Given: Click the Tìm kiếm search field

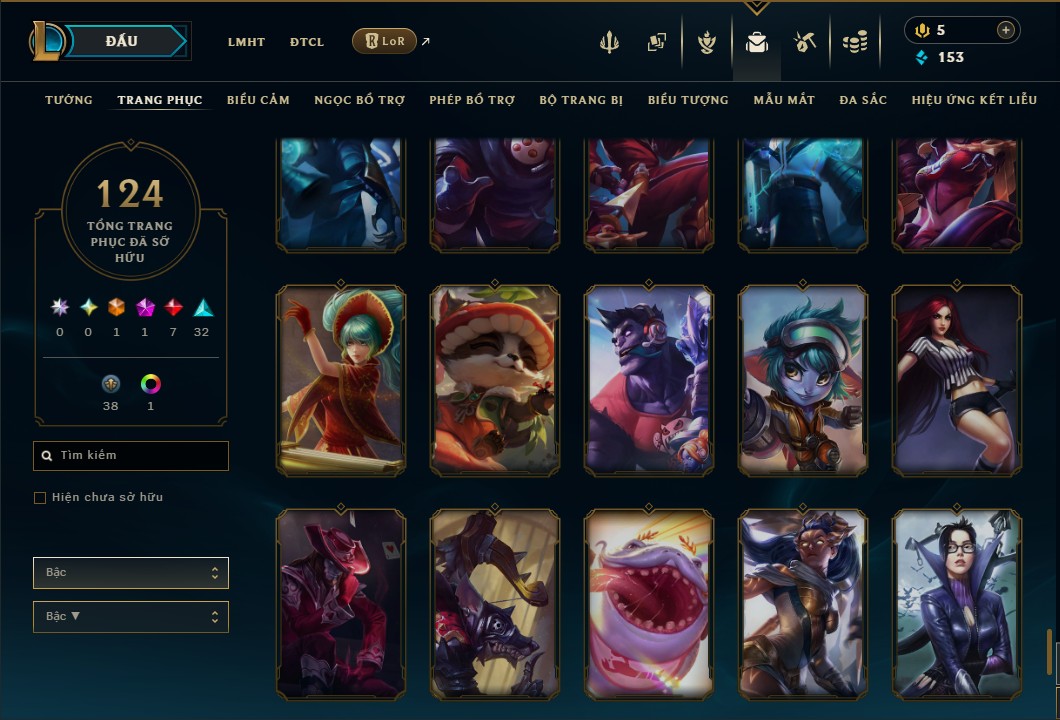Looking at the screenshot, I should tap(131, 456).
